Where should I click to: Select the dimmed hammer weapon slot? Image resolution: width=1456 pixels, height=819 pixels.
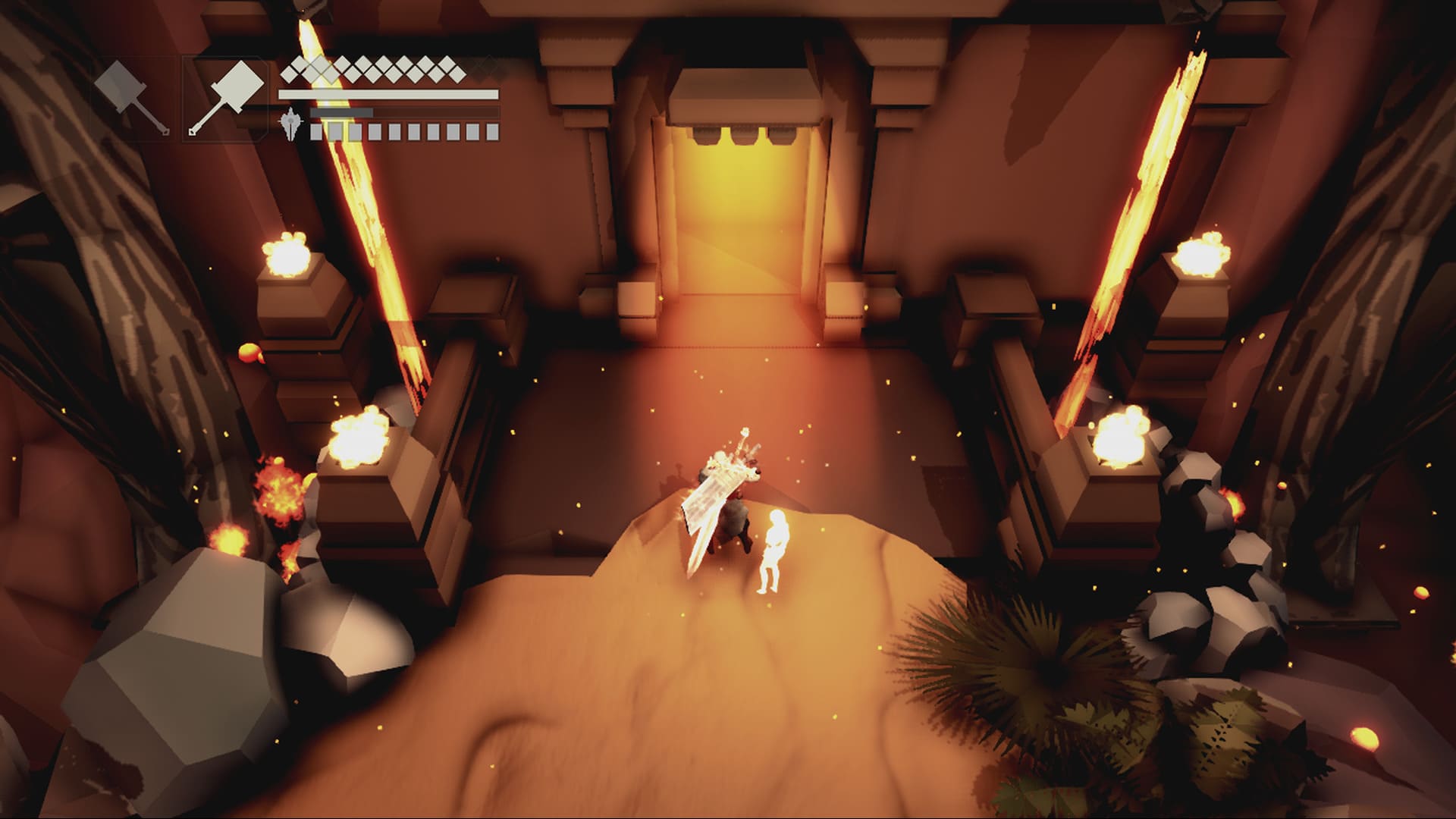click(133, 99)
